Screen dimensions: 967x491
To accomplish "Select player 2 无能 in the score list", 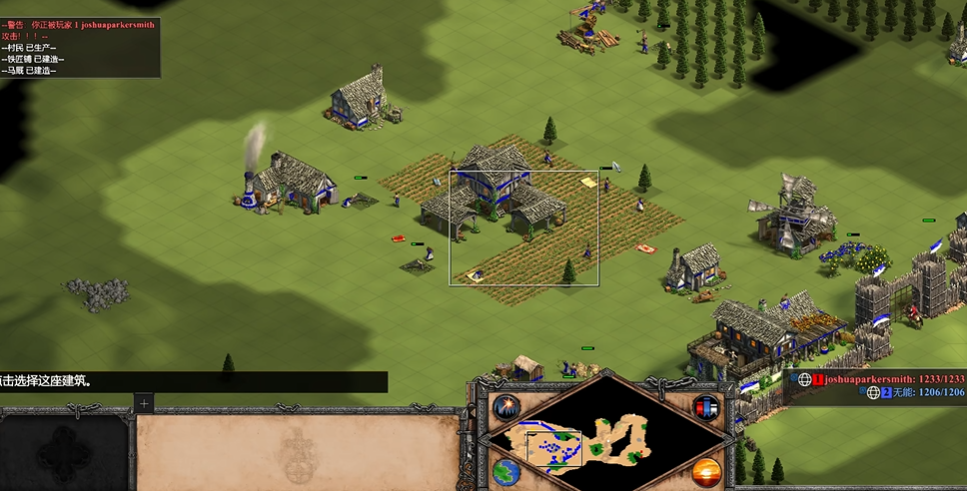I will click(909, 393).
